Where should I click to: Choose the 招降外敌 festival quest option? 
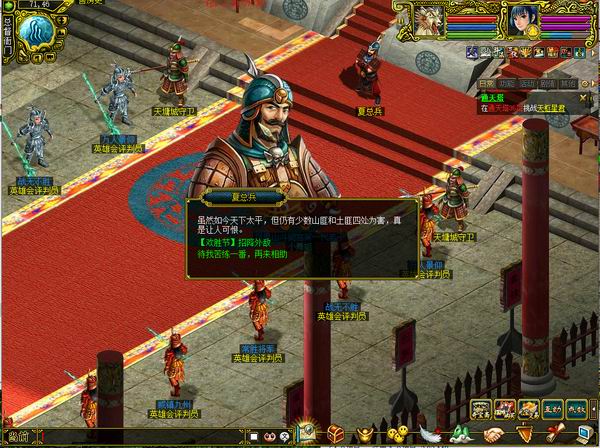coord(236,243)
